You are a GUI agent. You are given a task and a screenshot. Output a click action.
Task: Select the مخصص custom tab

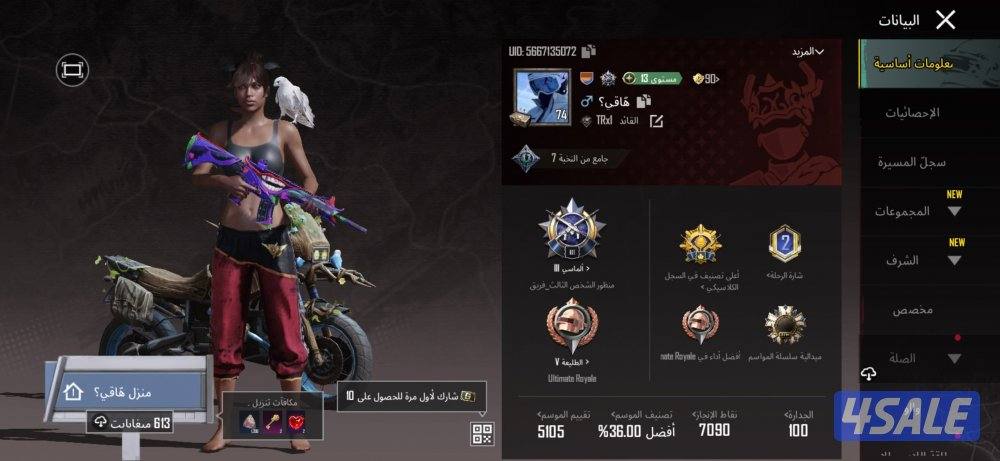pyautogui.click(x=911, y=309)
